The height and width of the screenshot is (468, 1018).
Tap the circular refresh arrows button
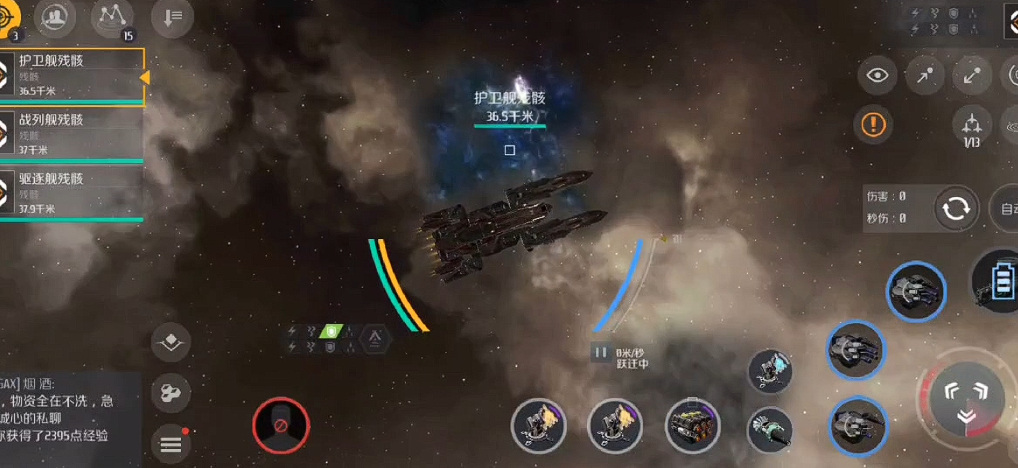coord(956,208)
